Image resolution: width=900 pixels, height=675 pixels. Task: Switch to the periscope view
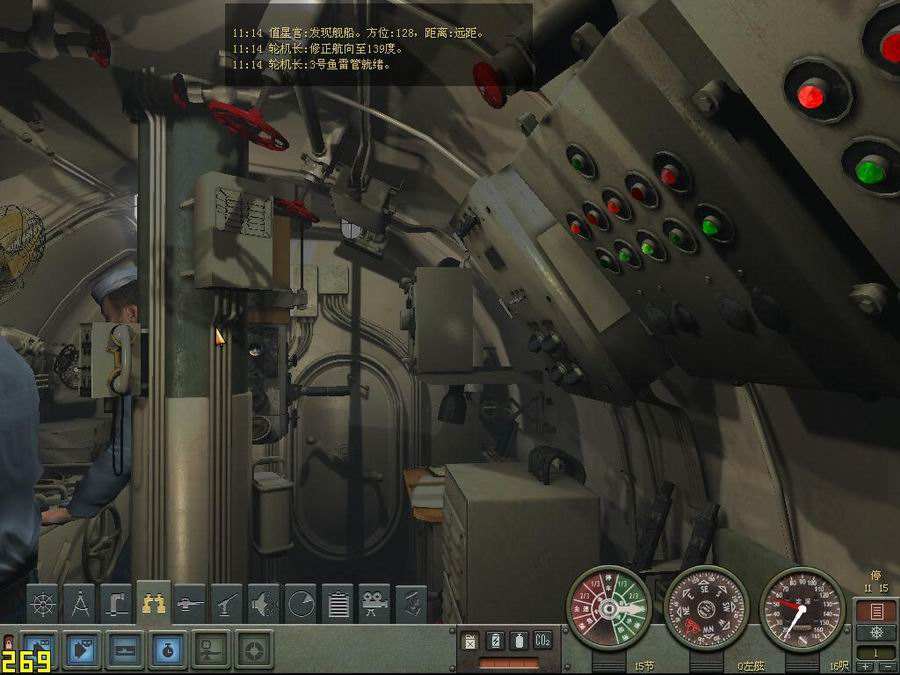point(116,604)
